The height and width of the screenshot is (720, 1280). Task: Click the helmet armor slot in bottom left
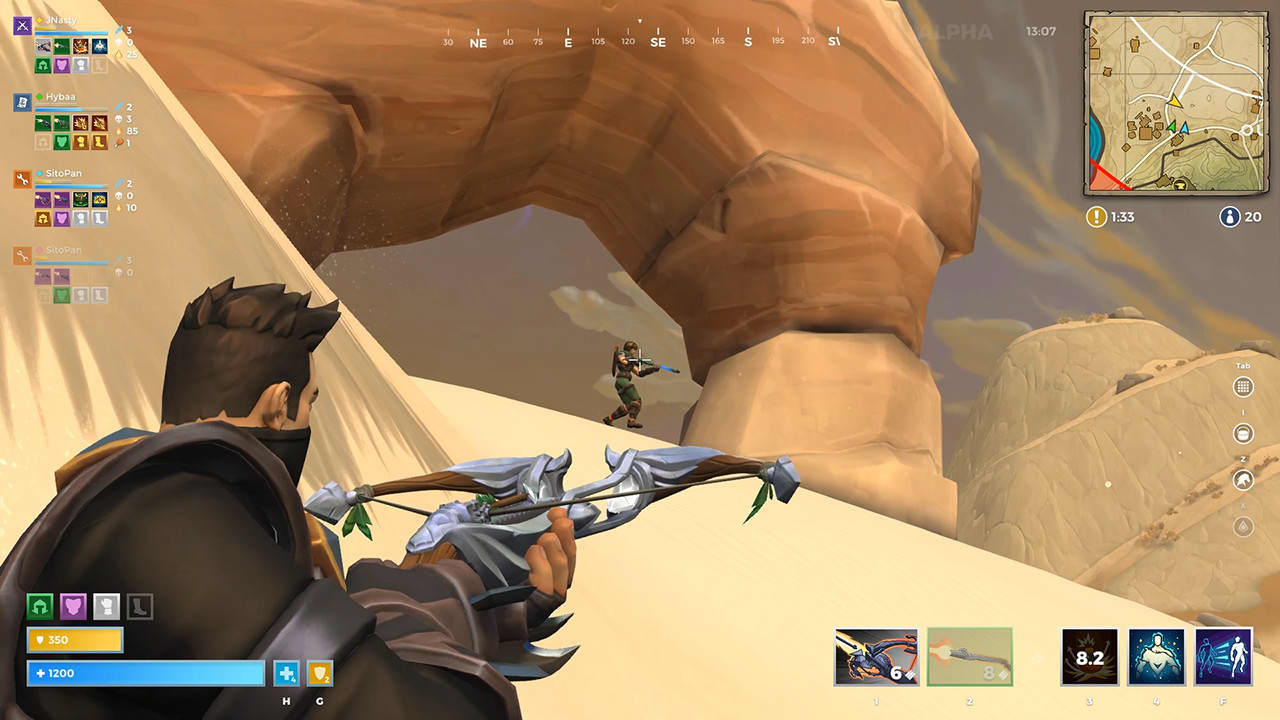[x=40, y=607]
